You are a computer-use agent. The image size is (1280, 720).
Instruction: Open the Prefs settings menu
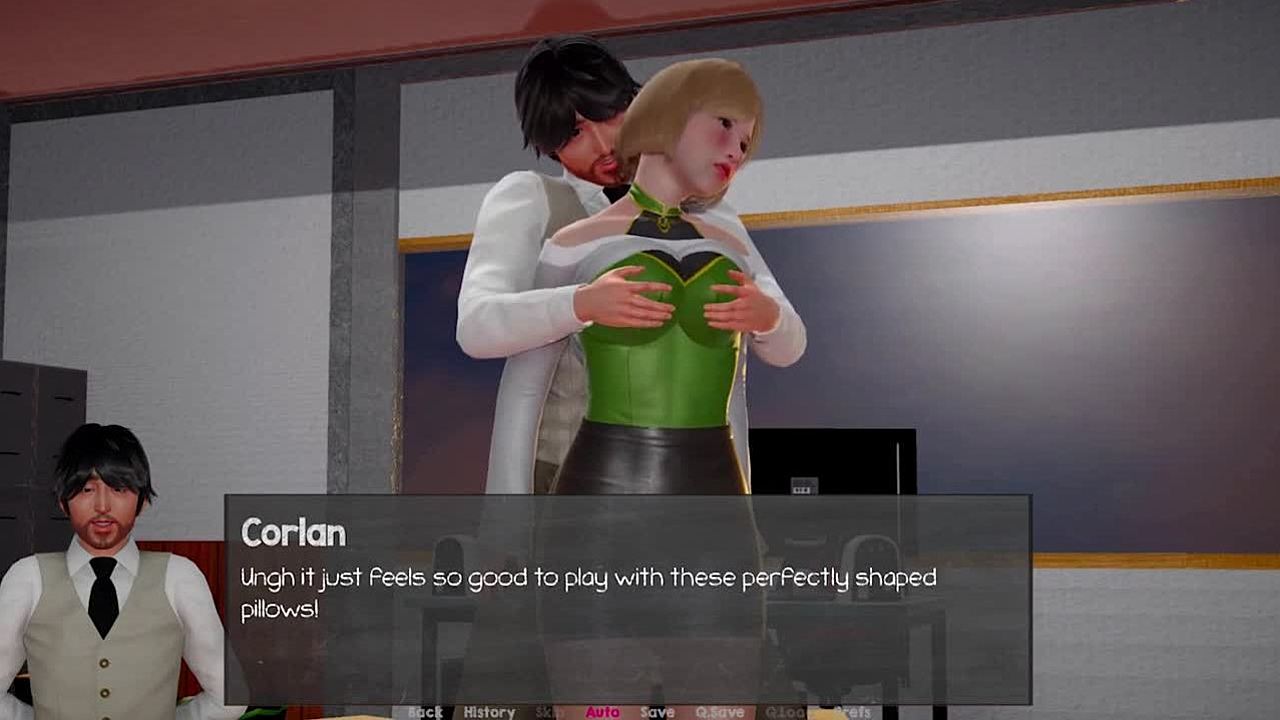pyautogui.click(x=852, y=712)
